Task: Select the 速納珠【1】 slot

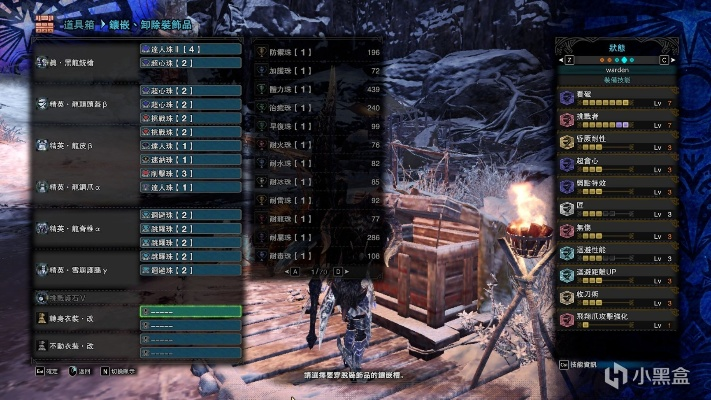Action: (x=191, y=158)
